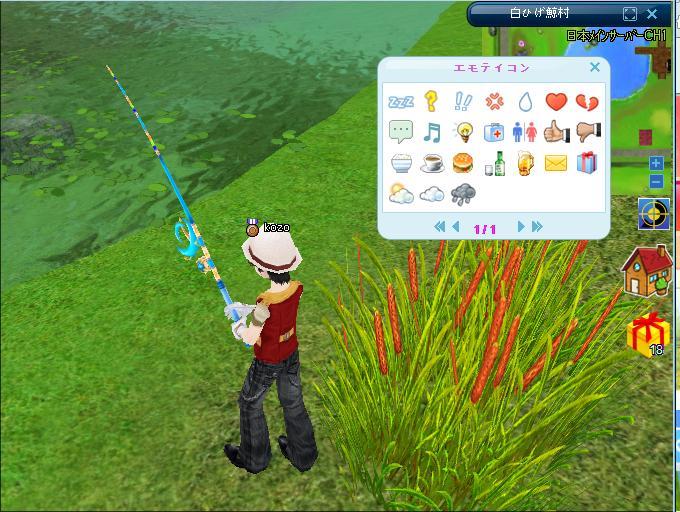
Task: Jump to the last emoticon page
Action: point(537,228)
